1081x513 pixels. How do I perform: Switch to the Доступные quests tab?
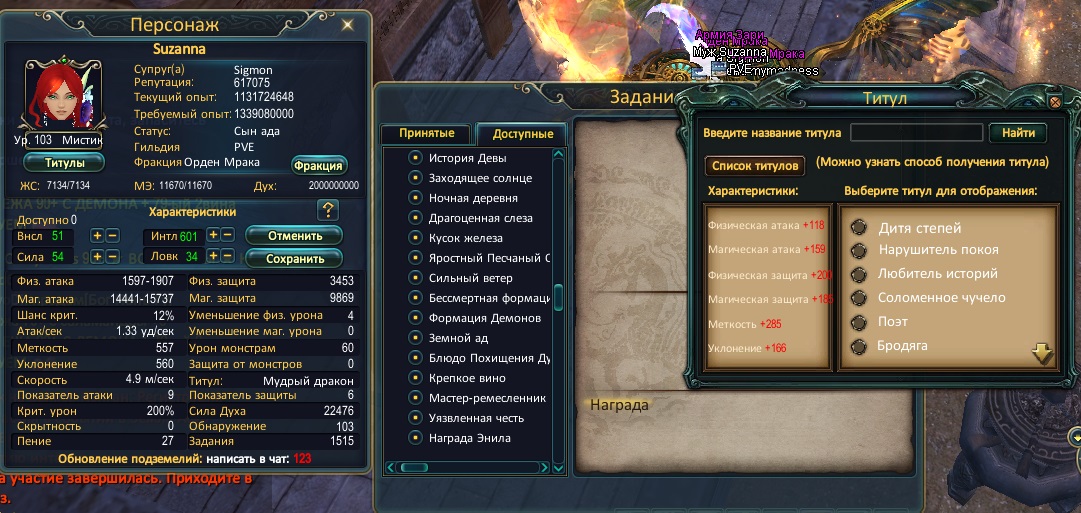pyautogui.click(x=523, y=134)
